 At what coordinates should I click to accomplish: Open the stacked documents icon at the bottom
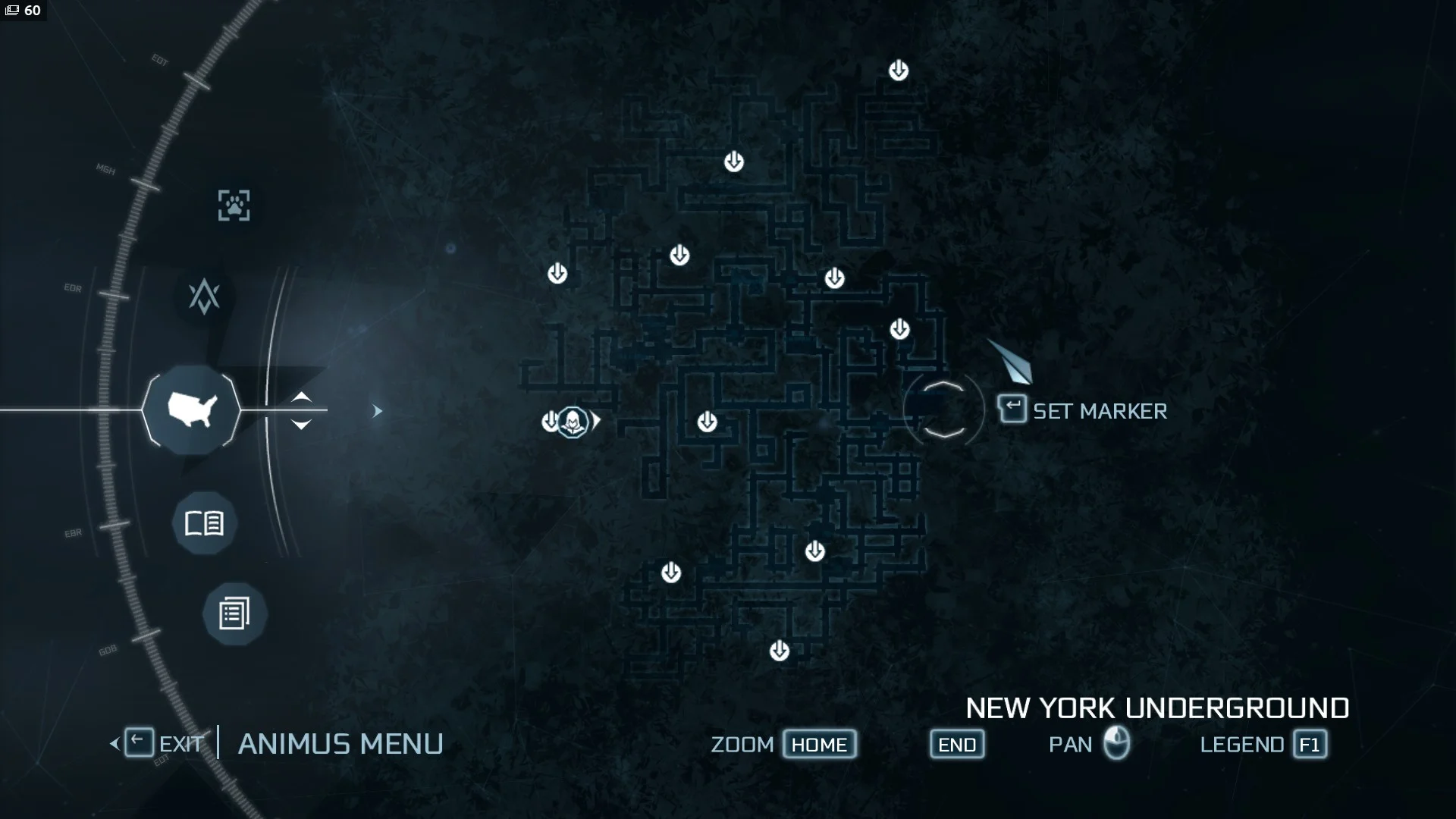coord(233,613)
